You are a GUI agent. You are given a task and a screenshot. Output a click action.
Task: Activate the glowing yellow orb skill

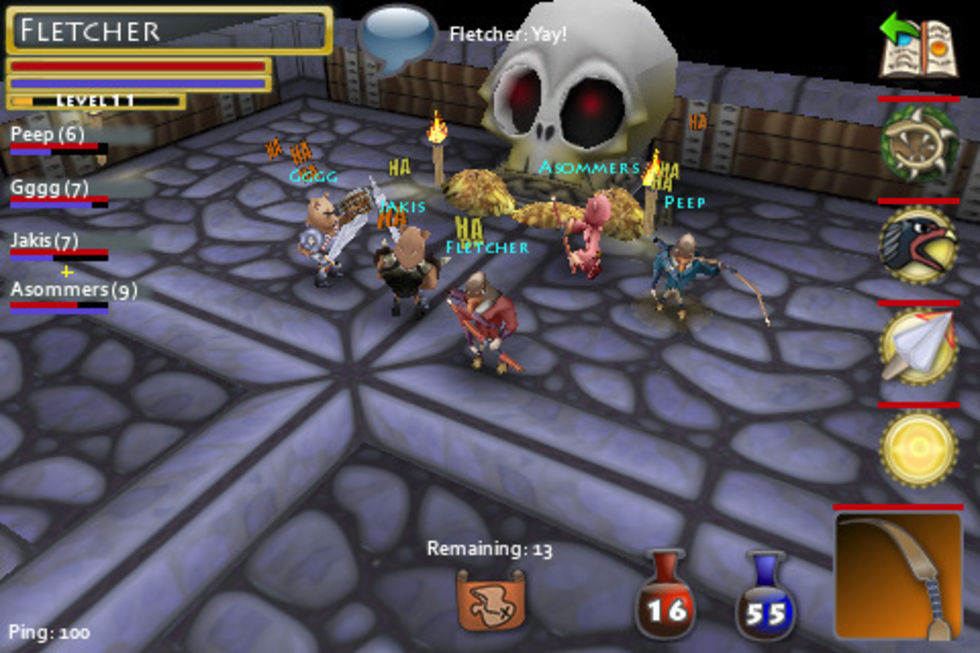click(x=919, y=449)
